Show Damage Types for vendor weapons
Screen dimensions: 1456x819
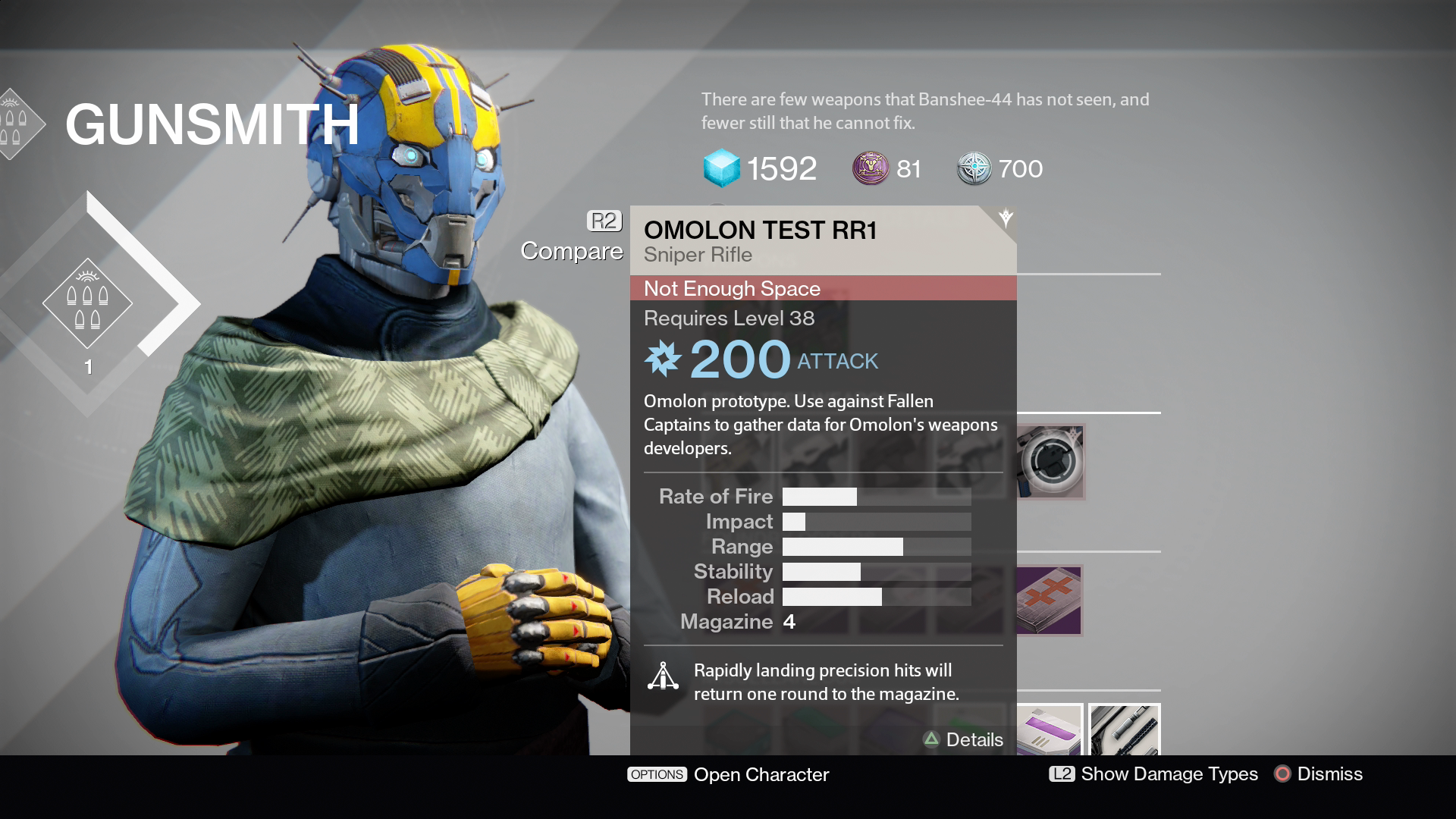1153,773
